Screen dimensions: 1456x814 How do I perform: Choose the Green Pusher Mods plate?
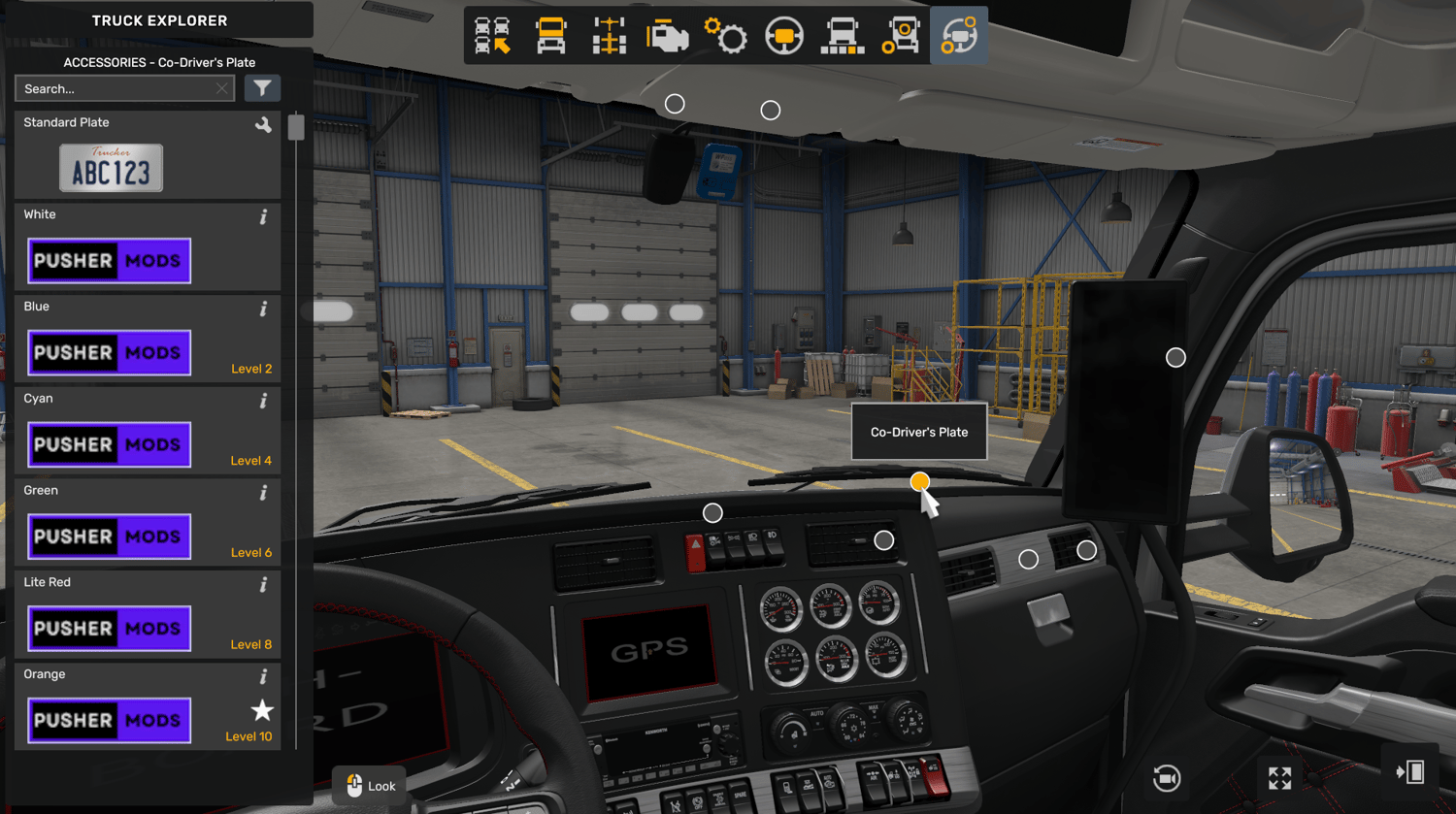click(x=109, y=537)
